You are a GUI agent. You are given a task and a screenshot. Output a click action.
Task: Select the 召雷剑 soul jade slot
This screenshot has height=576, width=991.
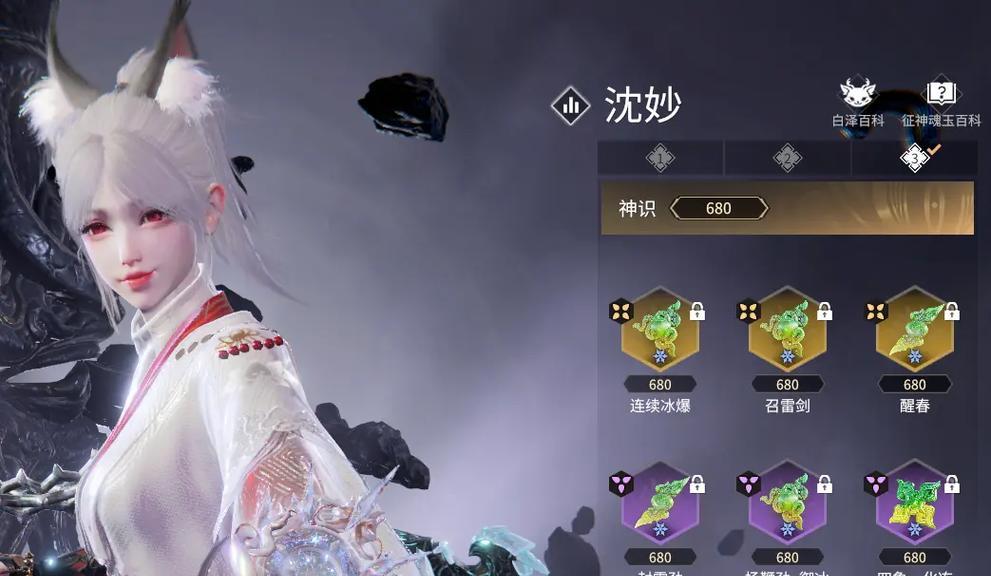tap(787, 332)
